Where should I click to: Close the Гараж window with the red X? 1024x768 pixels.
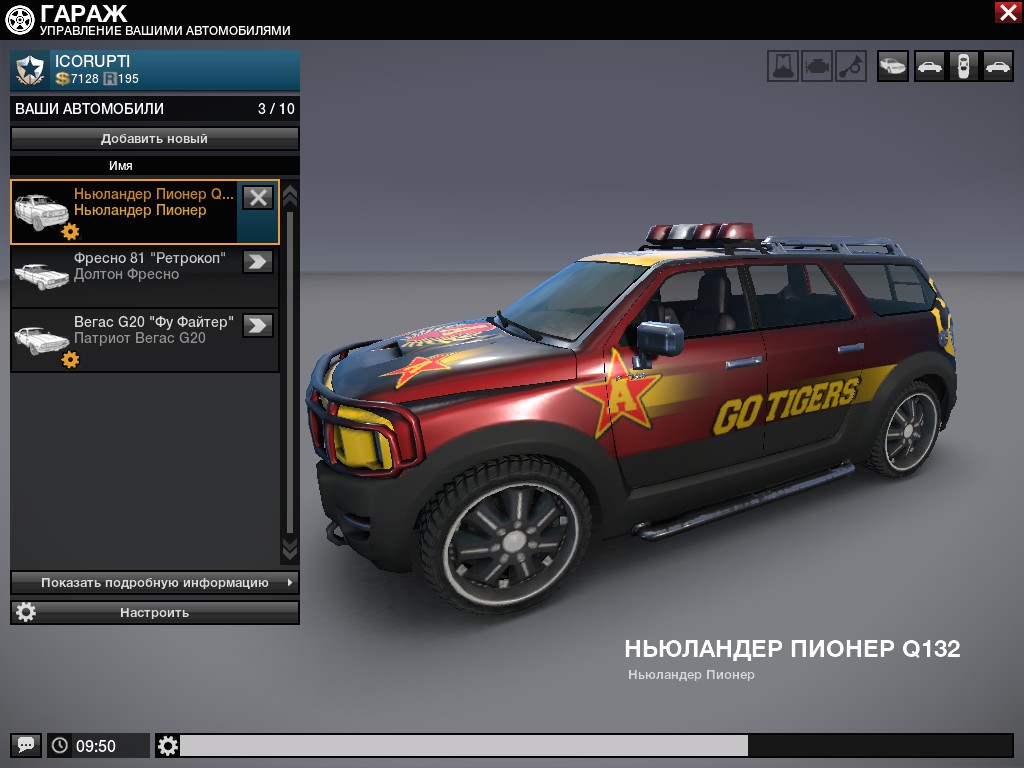pos(1007,12)
